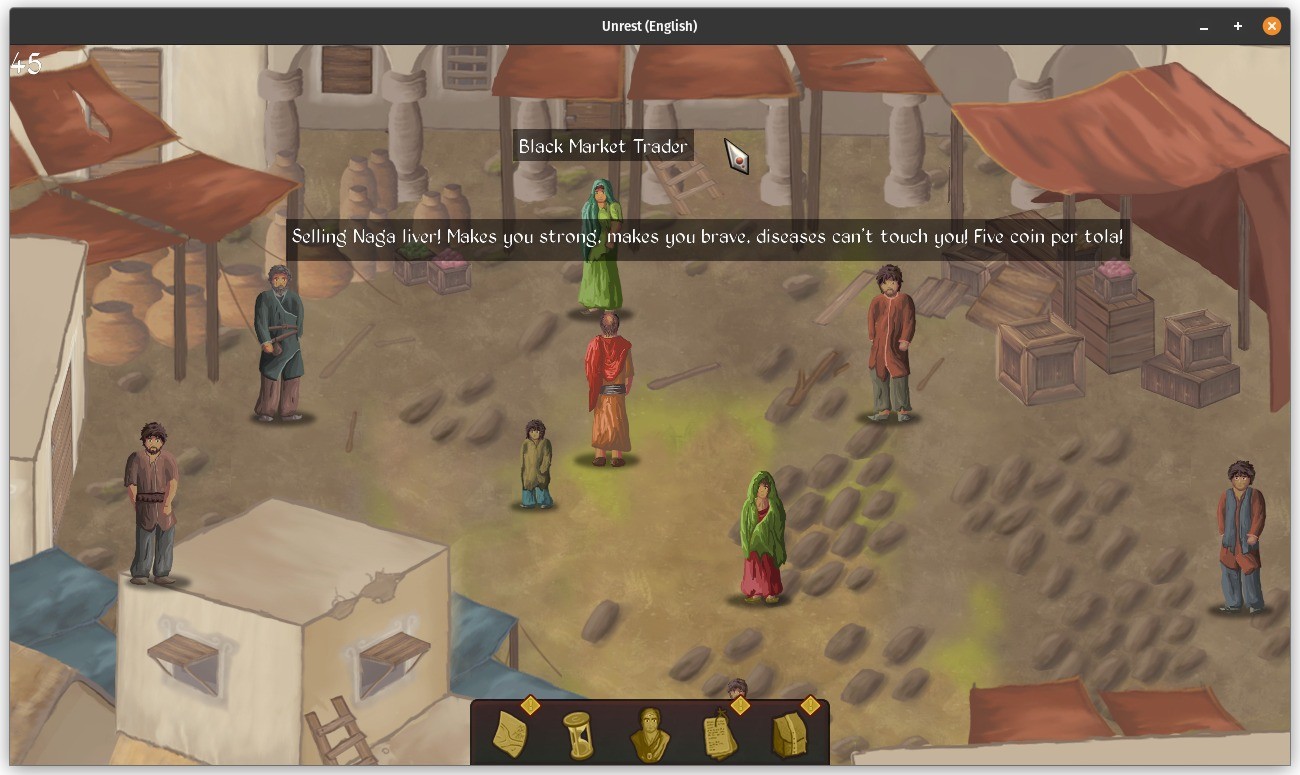
Task: Open the journal notes pages icon
Action: [x=720, y=735]
